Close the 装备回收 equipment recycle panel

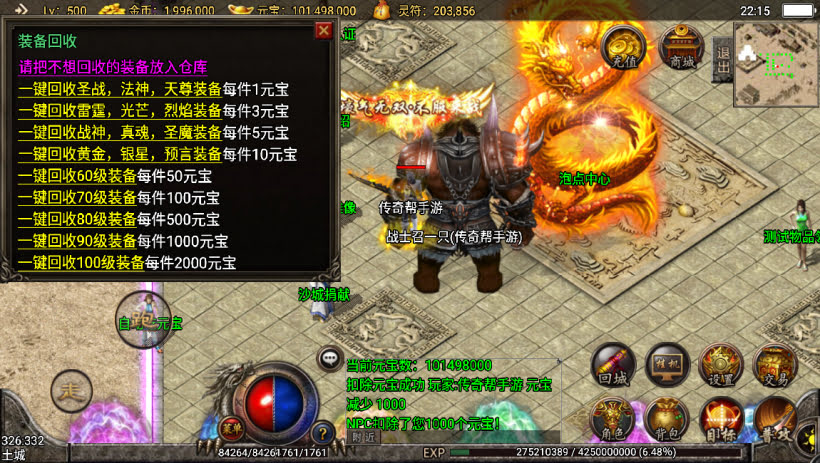pos(323,30)
